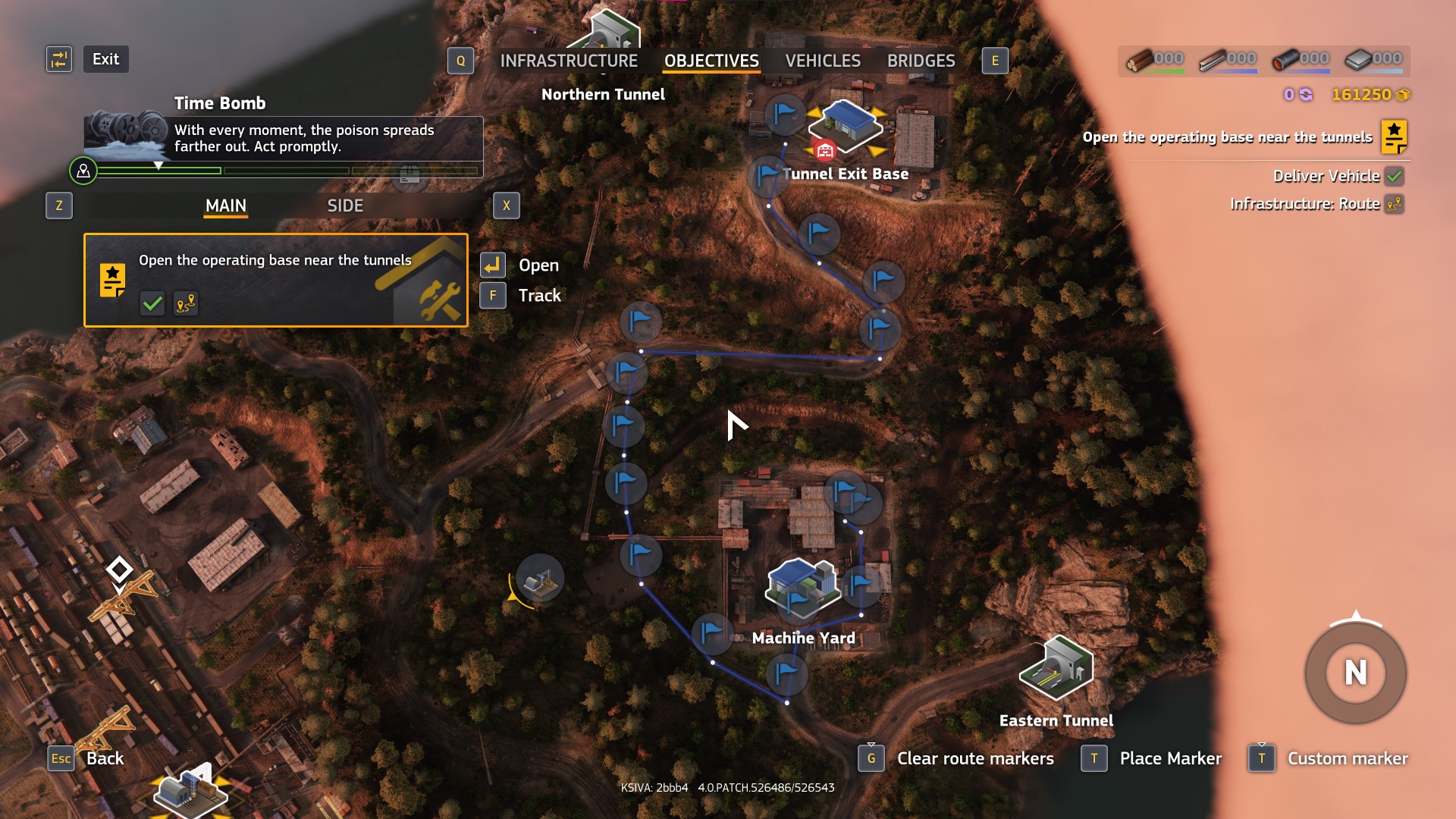This screenshot has width=1456, height=819.
Task: Open the Vehicles tab
Action: [x=823, y=61]
